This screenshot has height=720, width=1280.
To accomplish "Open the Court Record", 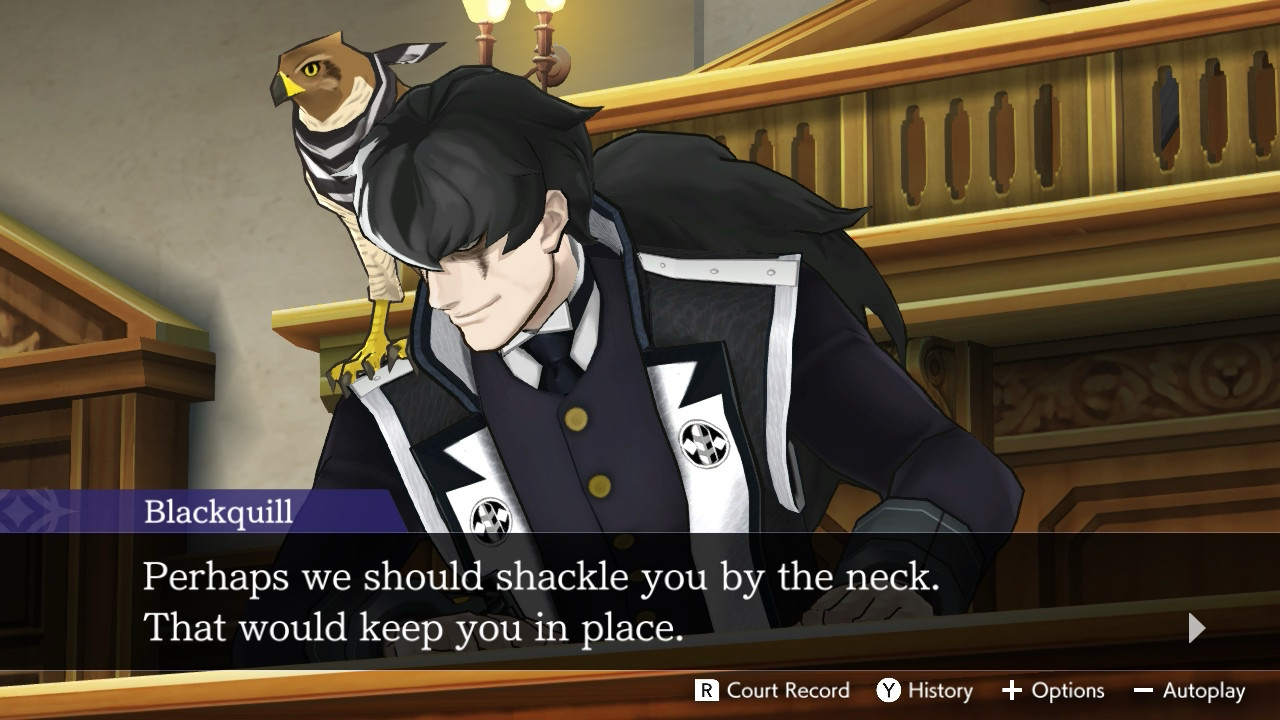I will (x=772, y=691).
